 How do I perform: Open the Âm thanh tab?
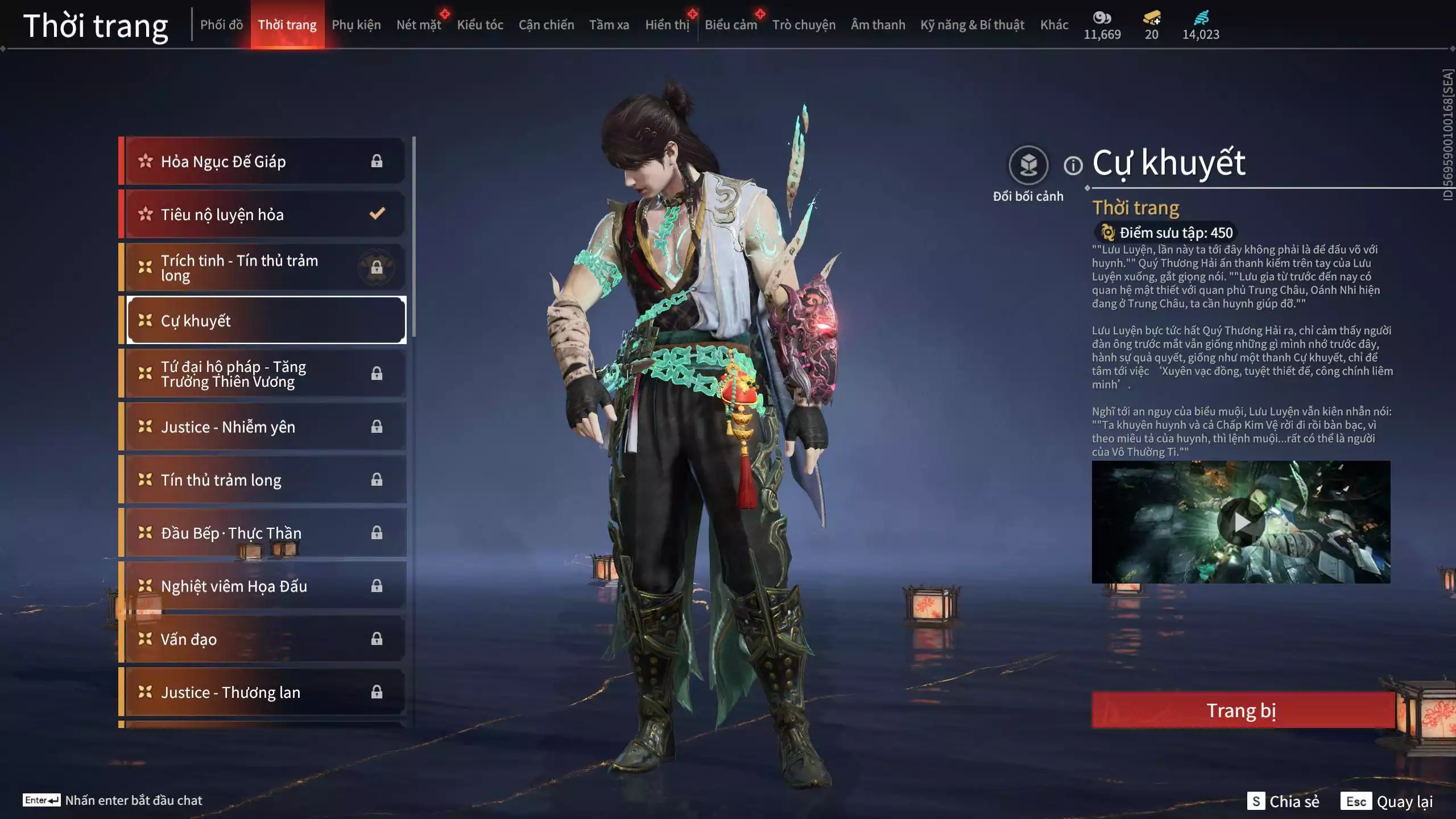pos(878,25)
